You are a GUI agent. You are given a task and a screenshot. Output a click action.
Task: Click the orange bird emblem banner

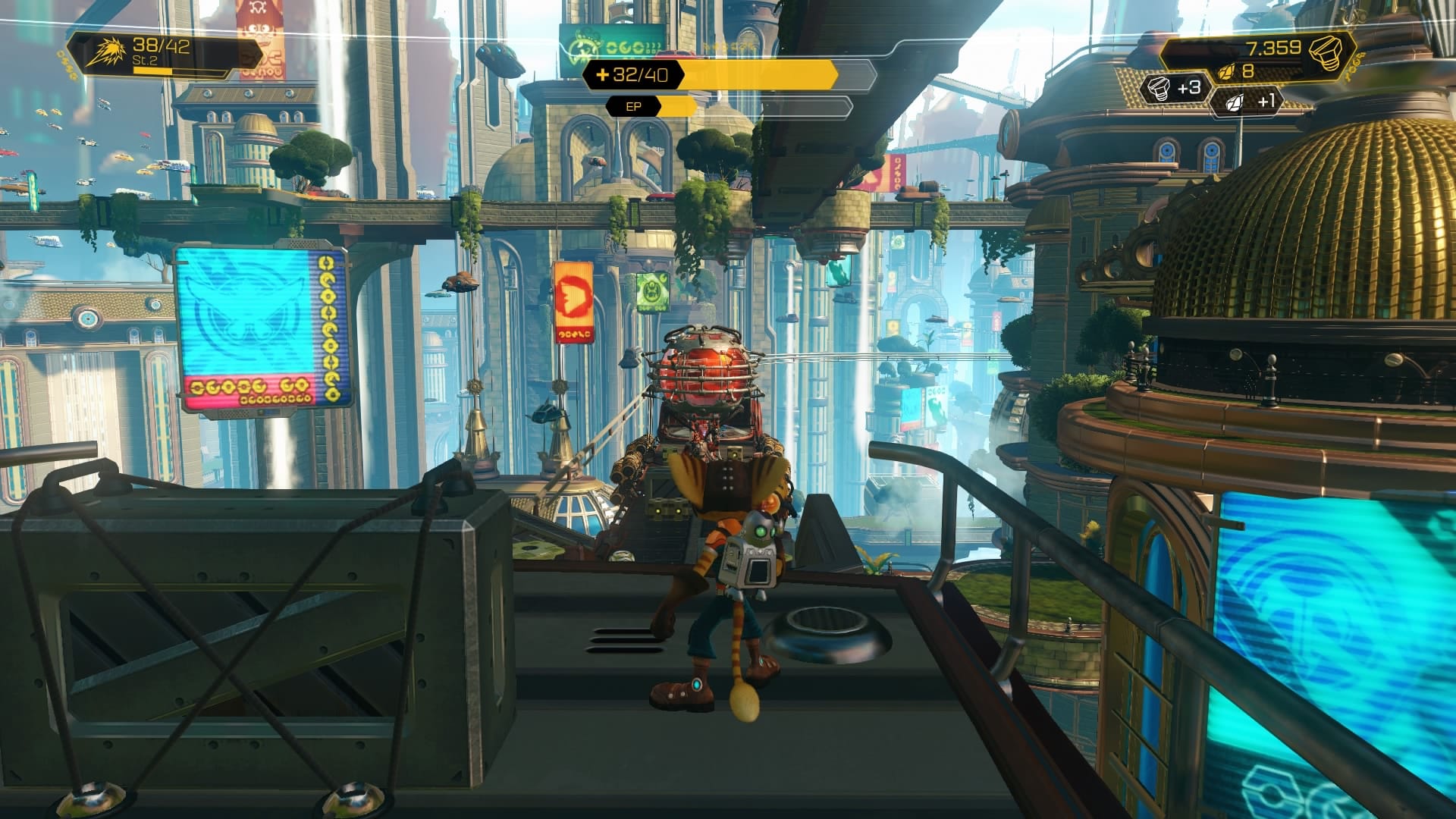[x=575, y=296]
